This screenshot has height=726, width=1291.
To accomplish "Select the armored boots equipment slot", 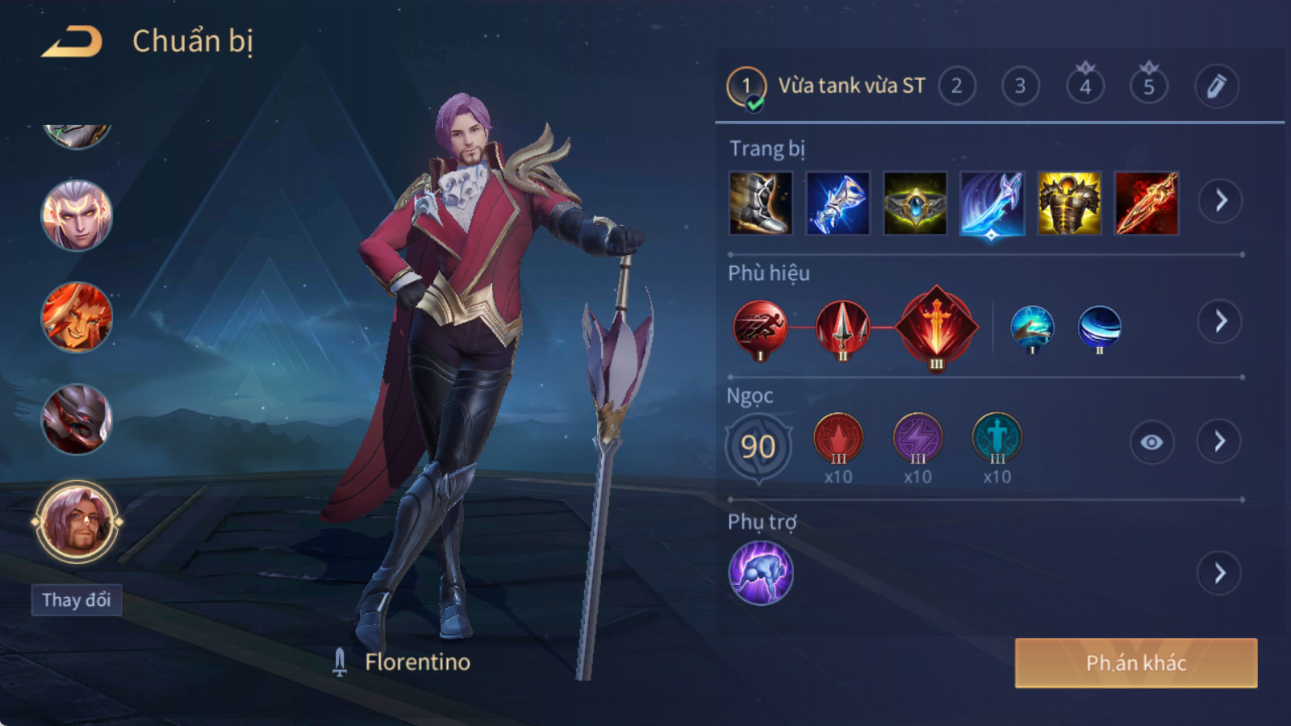I will [761, 203].
